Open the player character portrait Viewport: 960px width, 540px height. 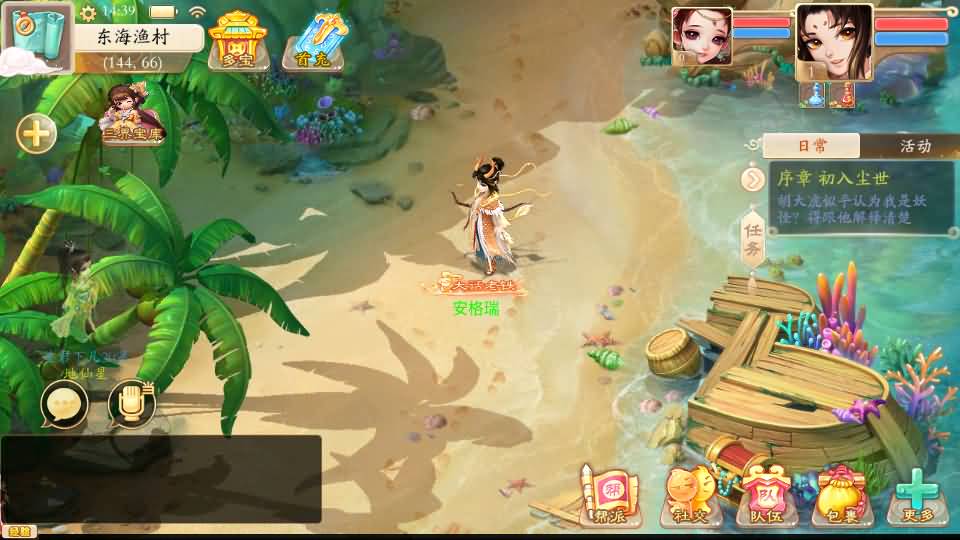(834, 41)
